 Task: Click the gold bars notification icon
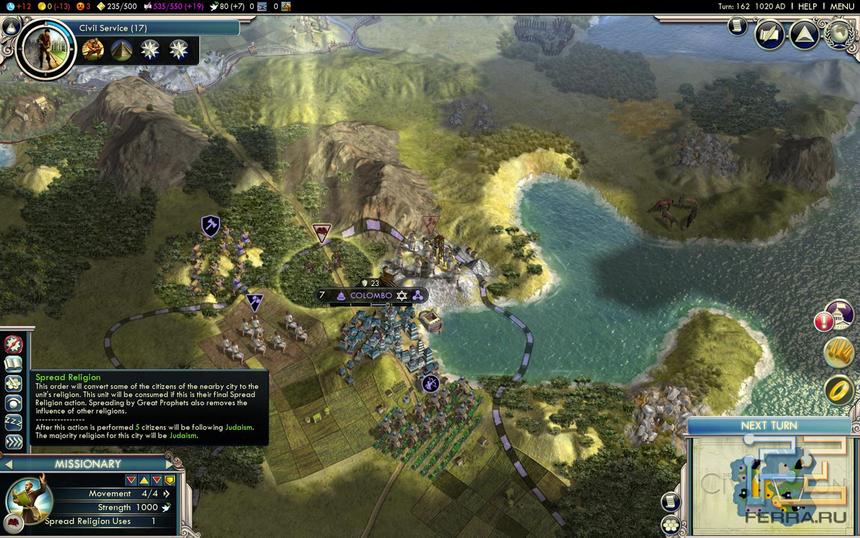coord(838,352)
